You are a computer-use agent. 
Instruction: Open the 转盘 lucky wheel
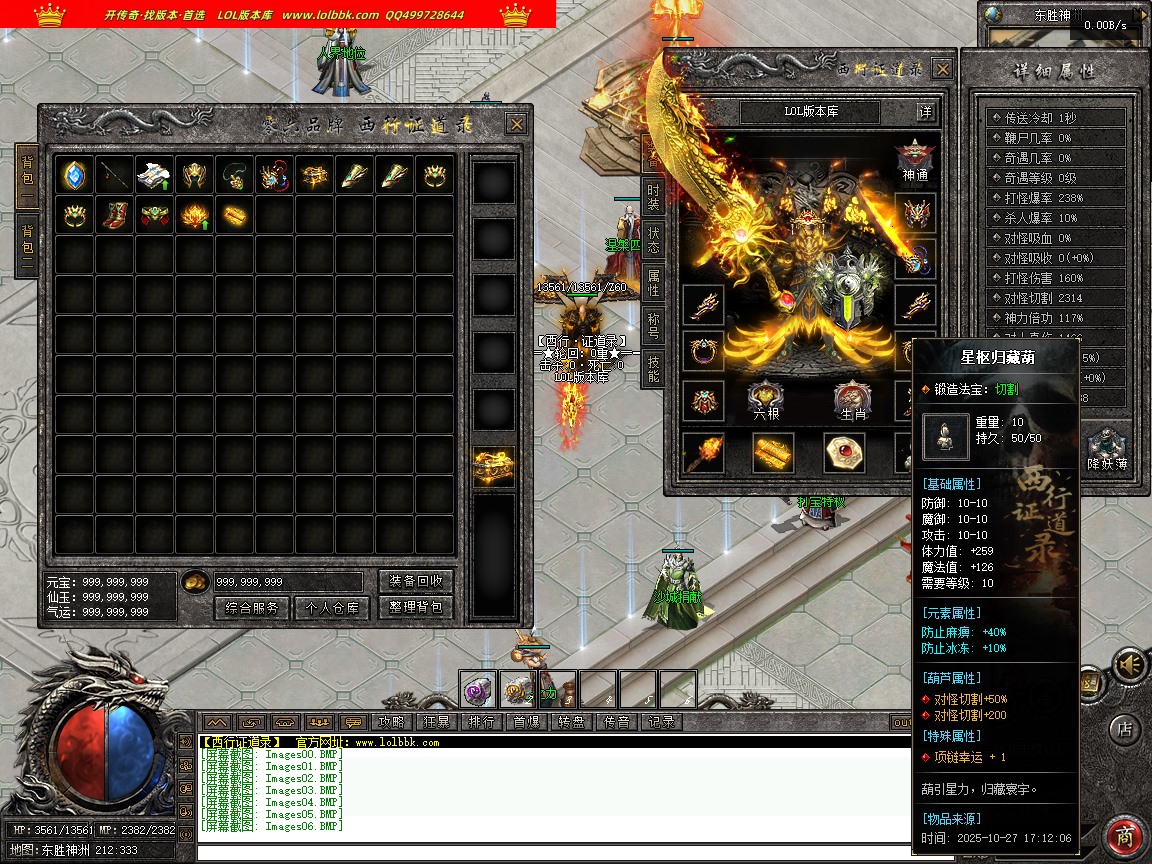click(x=572, y=721)
